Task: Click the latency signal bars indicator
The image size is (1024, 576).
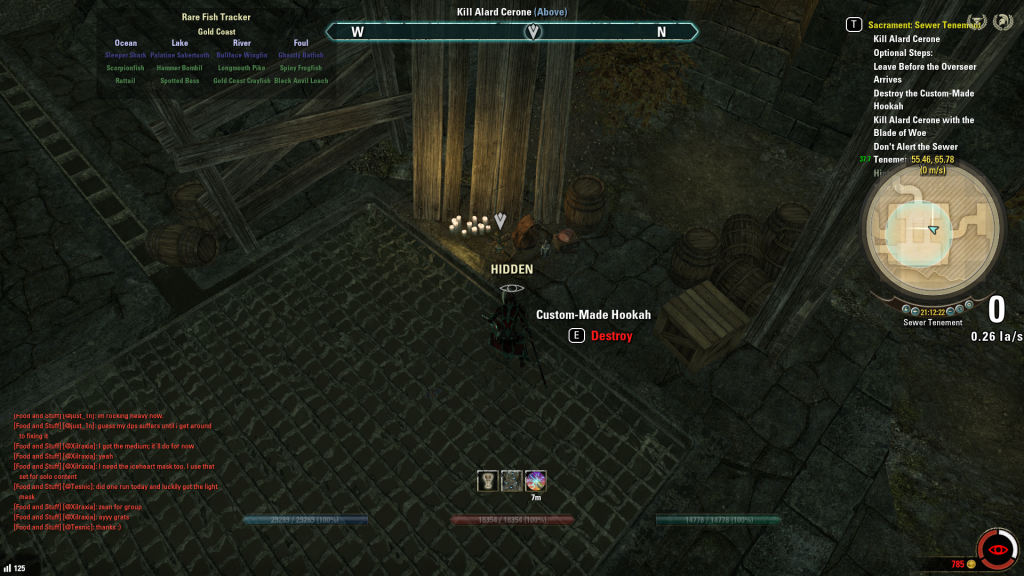Action: coord(7,568)
